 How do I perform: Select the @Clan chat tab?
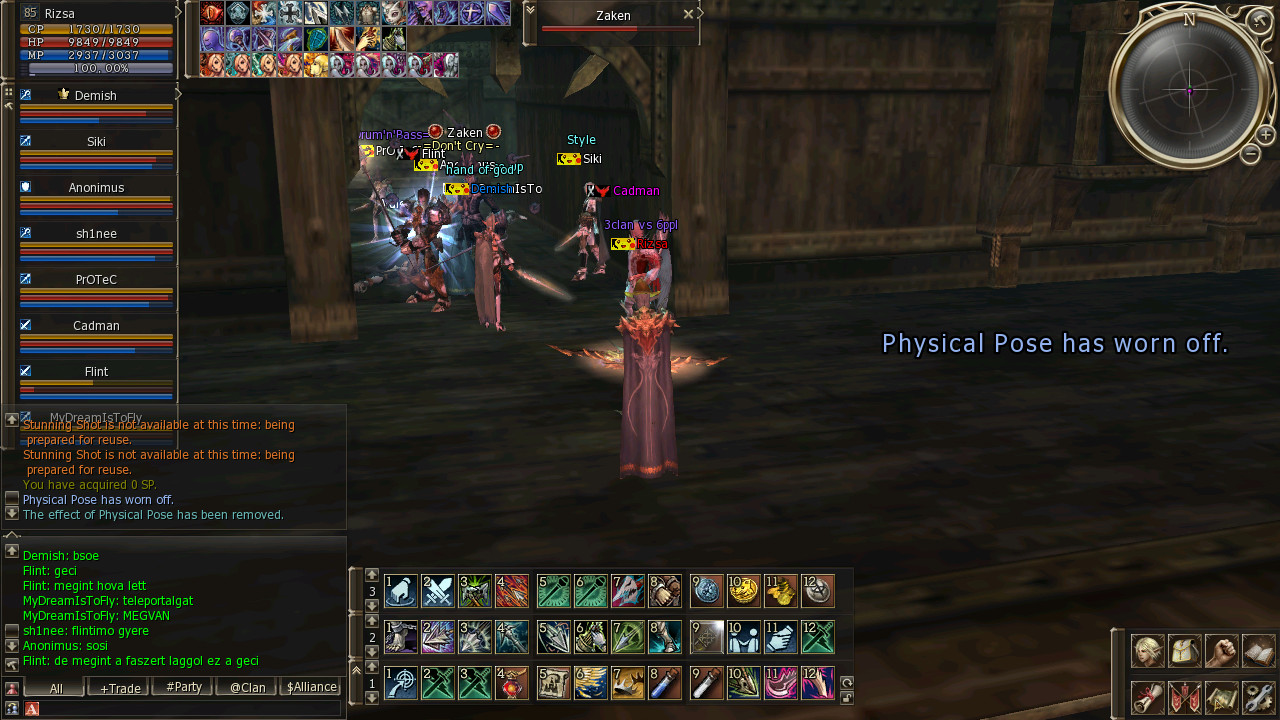click(247, 688)
